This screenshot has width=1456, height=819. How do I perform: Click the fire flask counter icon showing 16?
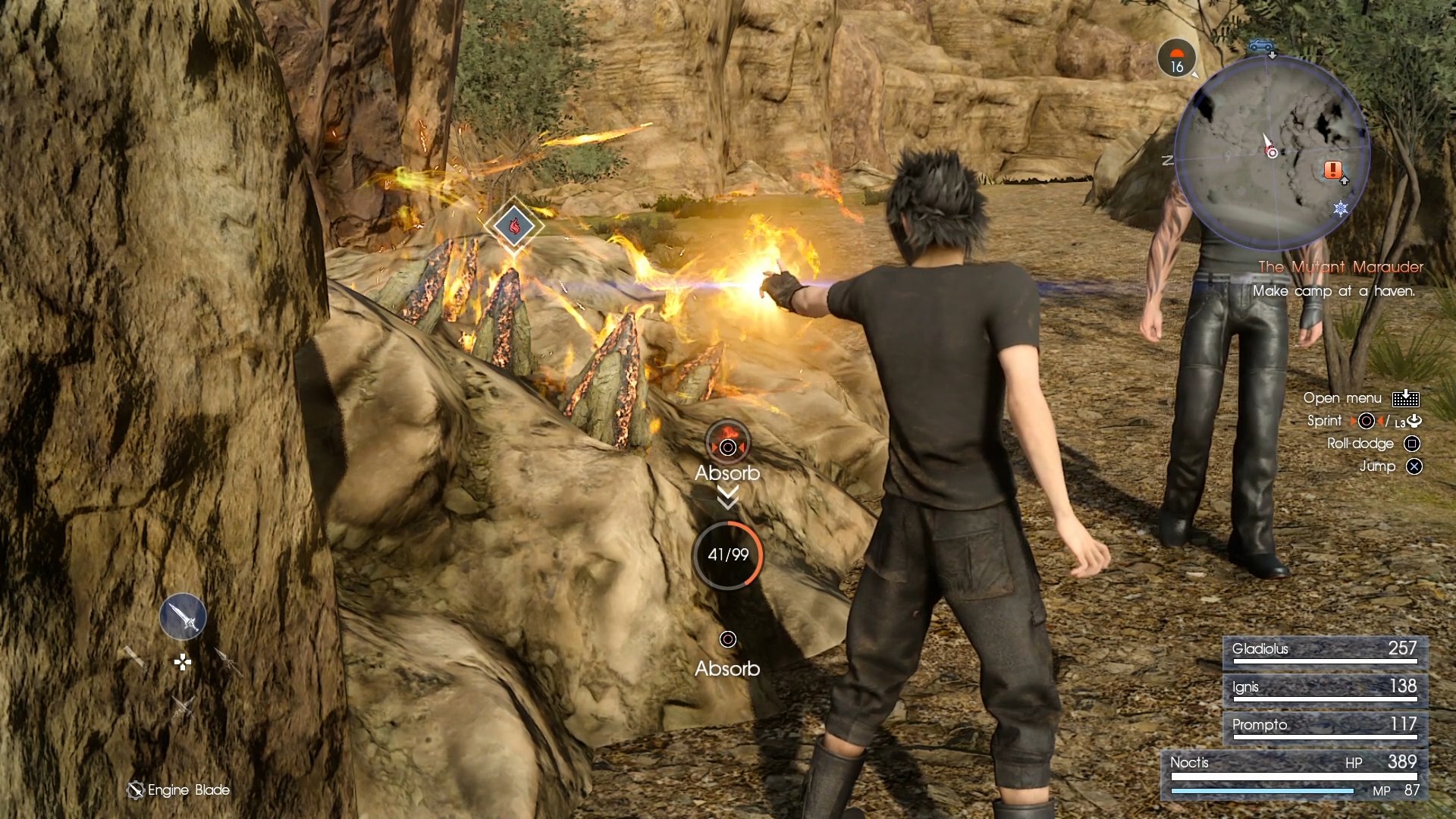(1177, 57)
